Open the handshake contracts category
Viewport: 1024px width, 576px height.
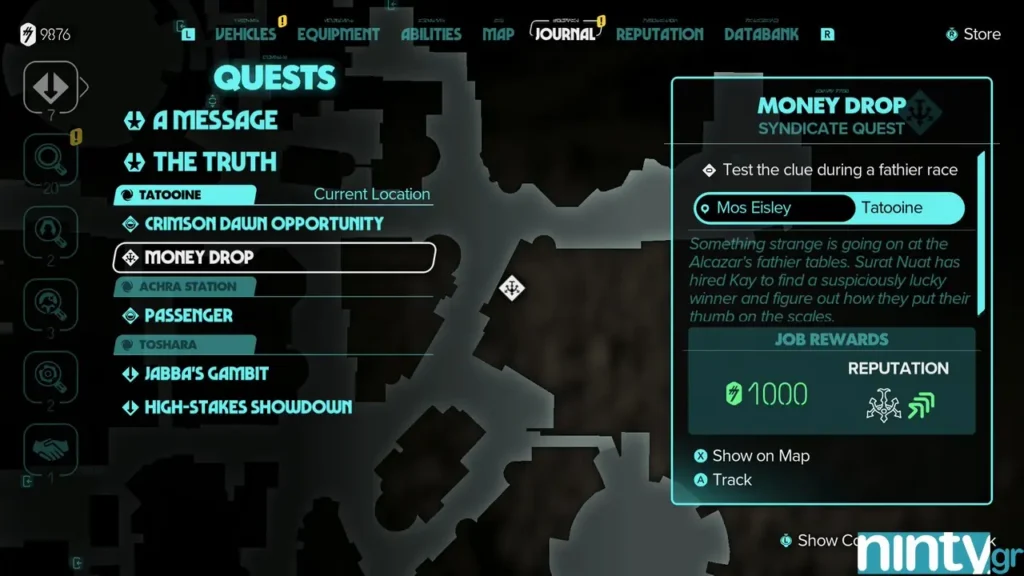pyautogui.click(x=49, y=447)
